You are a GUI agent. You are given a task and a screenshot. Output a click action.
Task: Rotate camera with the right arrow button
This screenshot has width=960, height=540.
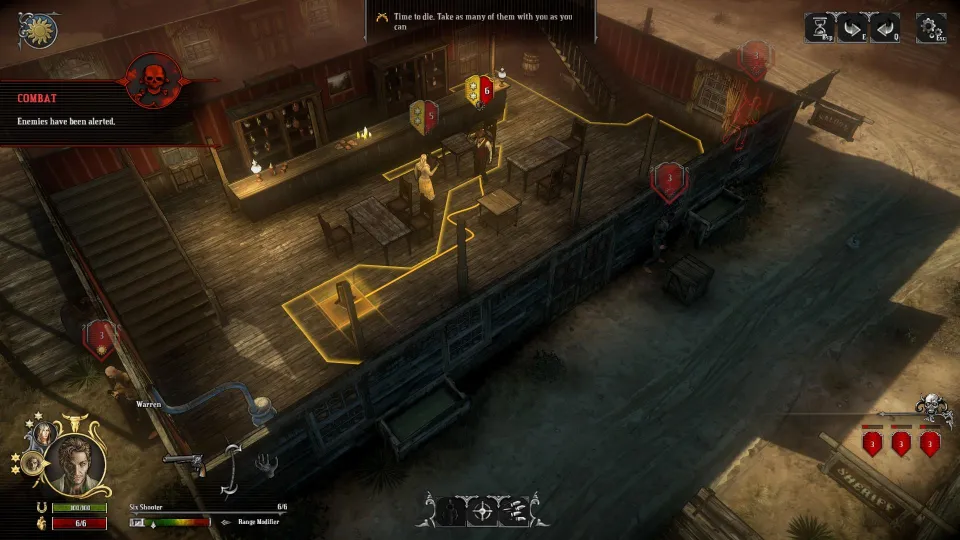[852, 28]
